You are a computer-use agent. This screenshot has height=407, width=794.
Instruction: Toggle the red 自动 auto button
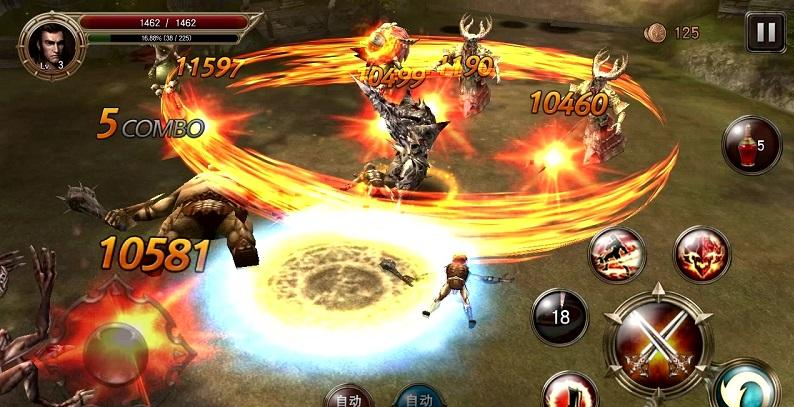(x=349, y=397)
